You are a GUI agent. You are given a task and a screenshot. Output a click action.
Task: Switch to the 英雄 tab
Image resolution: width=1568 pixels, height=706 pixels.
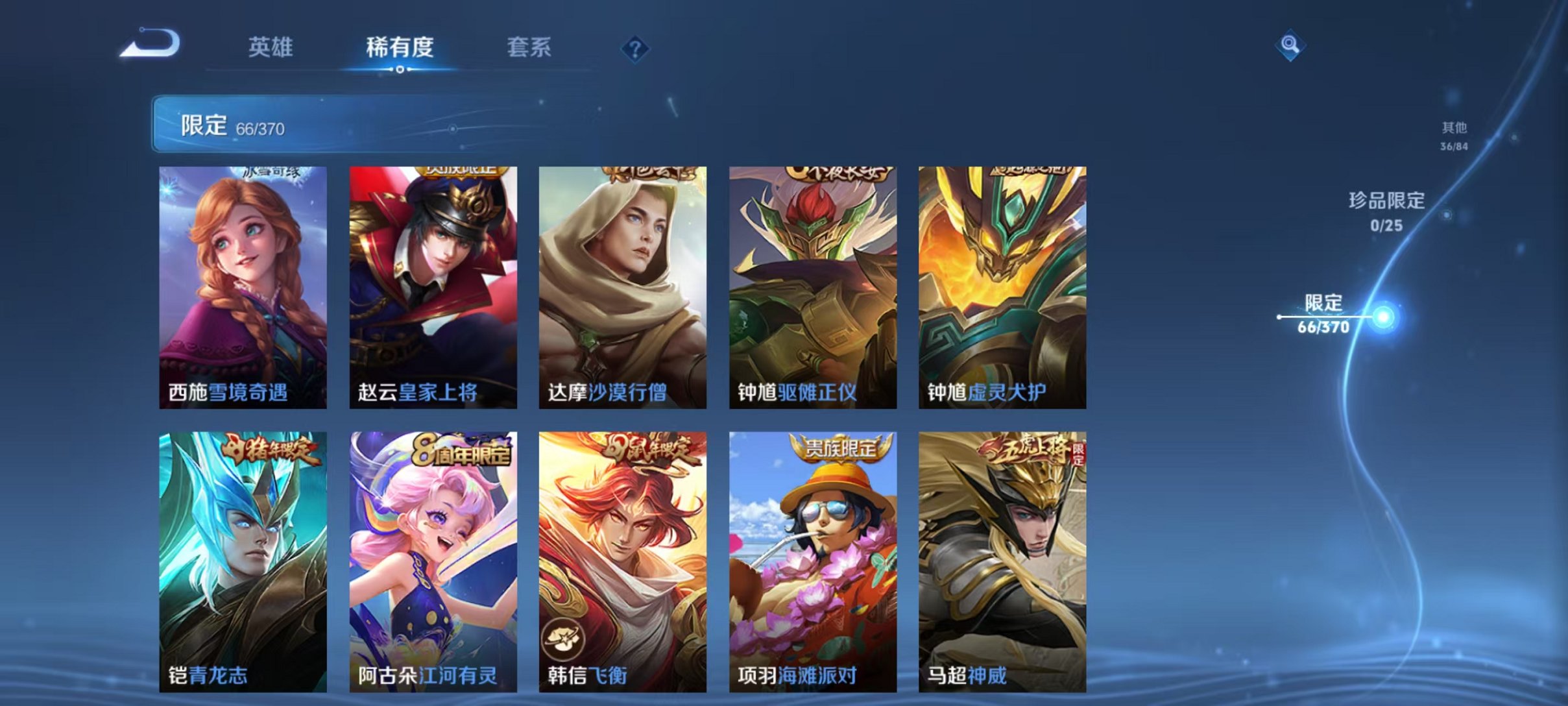271,47
